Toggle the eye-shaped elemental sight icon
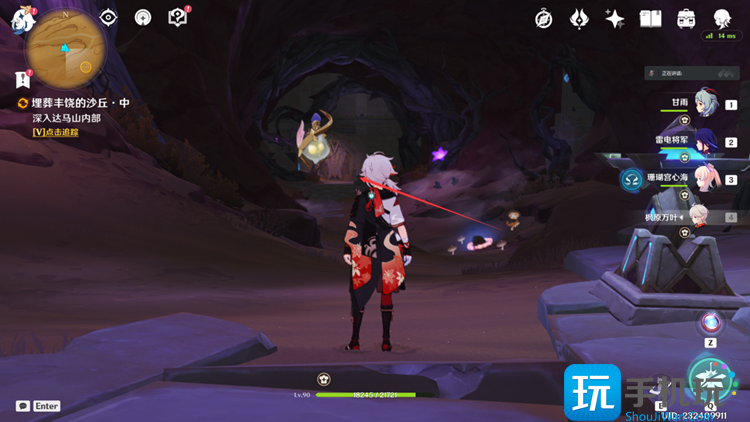The width and height of the screenshot is (750, 422). coord(108,17)
